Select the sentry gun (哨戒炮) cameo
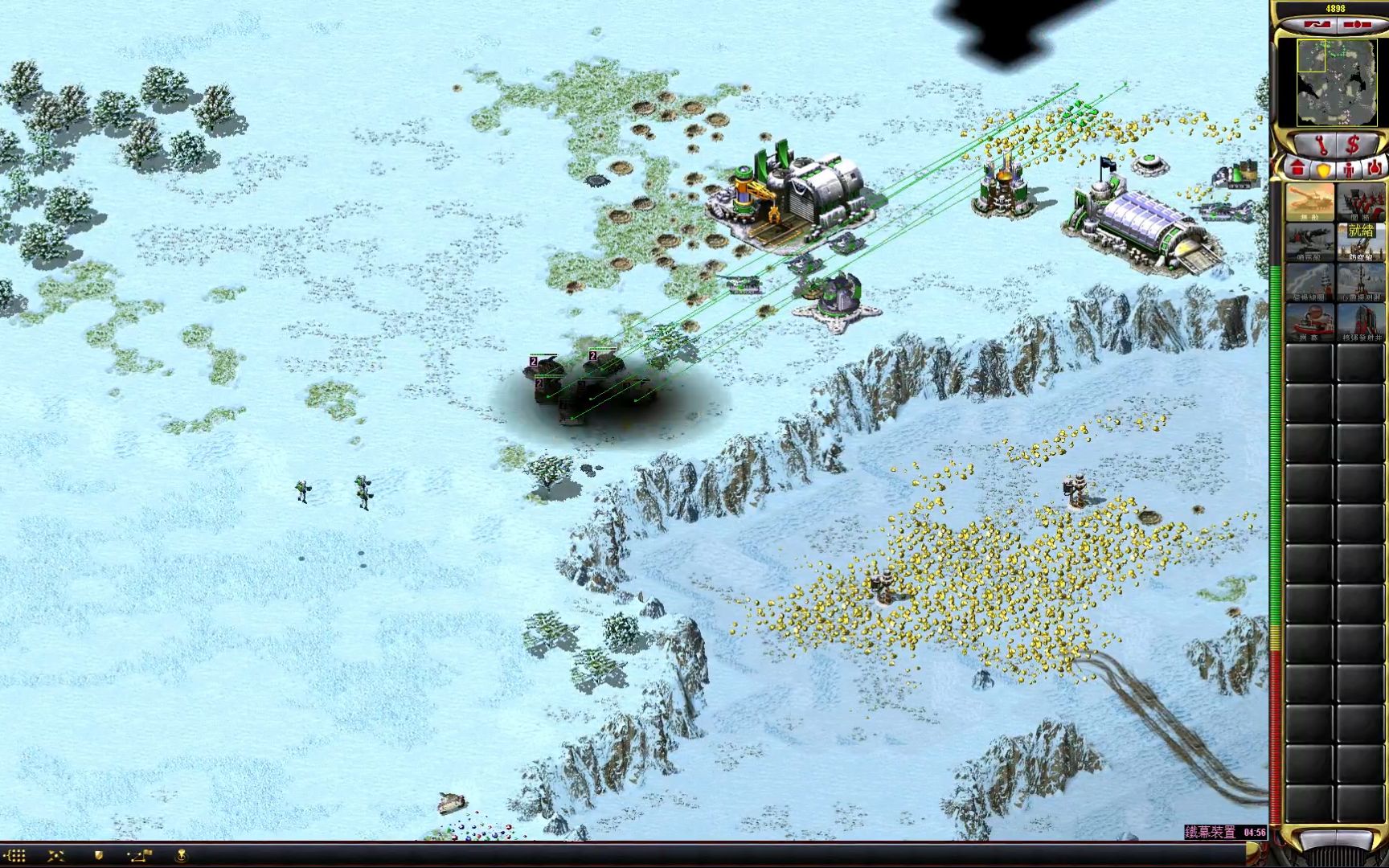 (x=1309, y=242)
